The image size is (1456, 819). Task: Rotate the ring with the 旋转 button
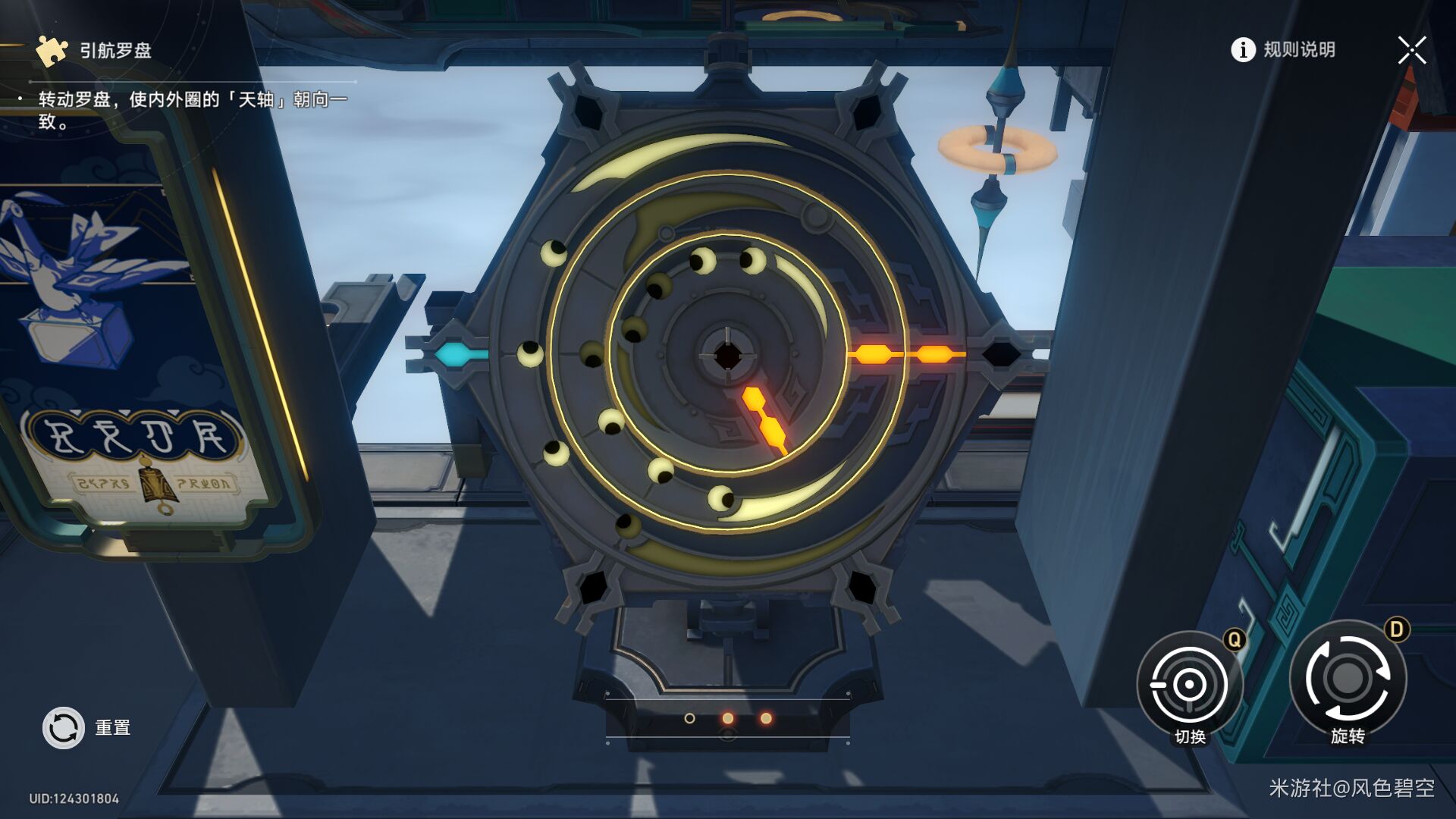tap(1348, 679)
